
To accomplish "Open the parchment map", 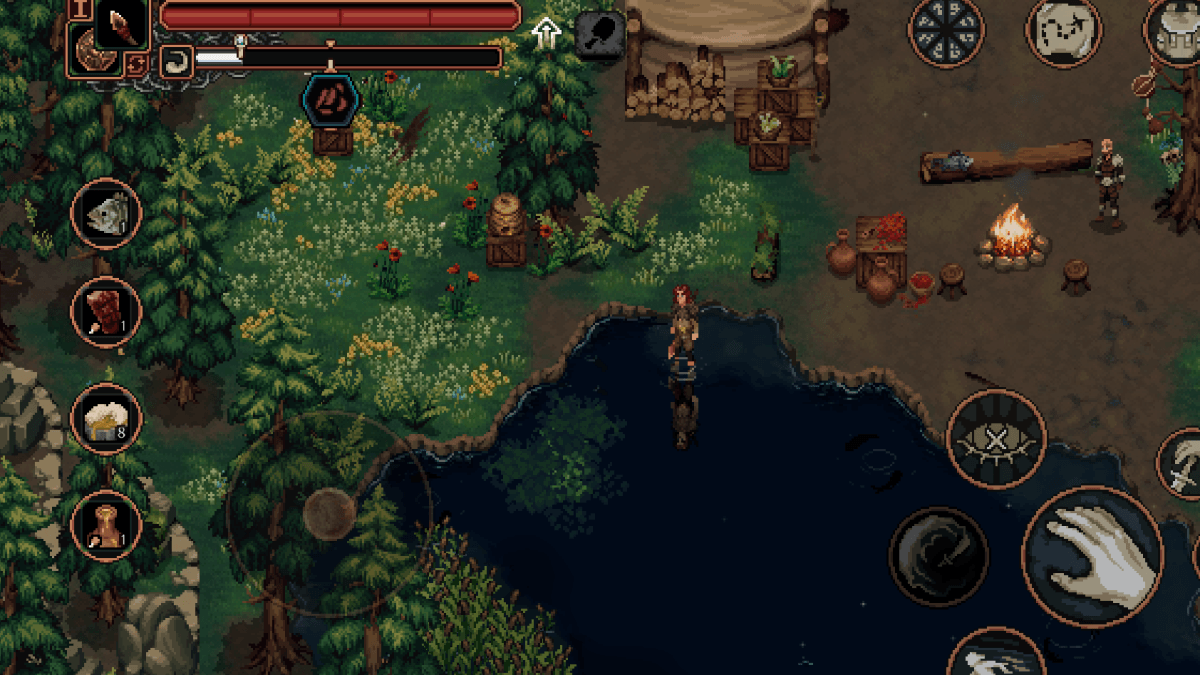I will tap(1063, 31).
